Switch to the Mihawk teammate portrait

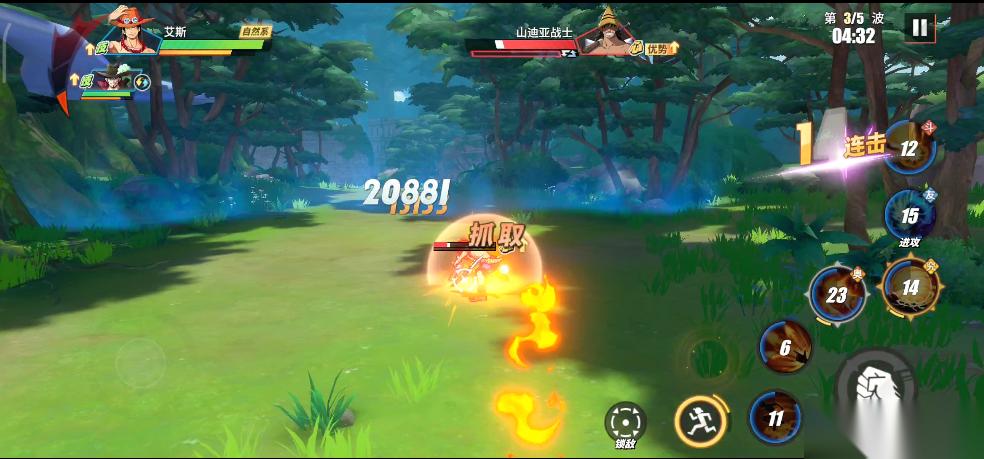pyautogui.click(x=112, y=80)
